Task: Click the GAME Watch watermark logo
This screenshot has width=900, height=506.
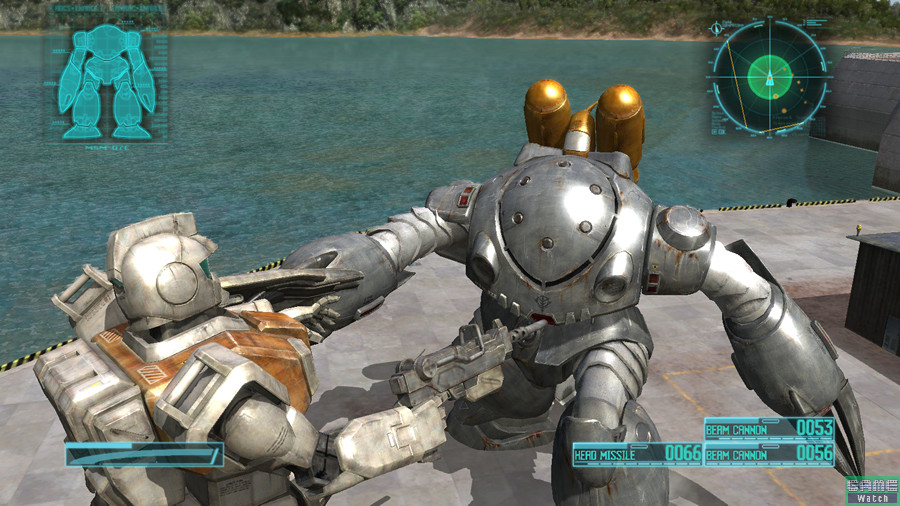Action: coord(872,490)
